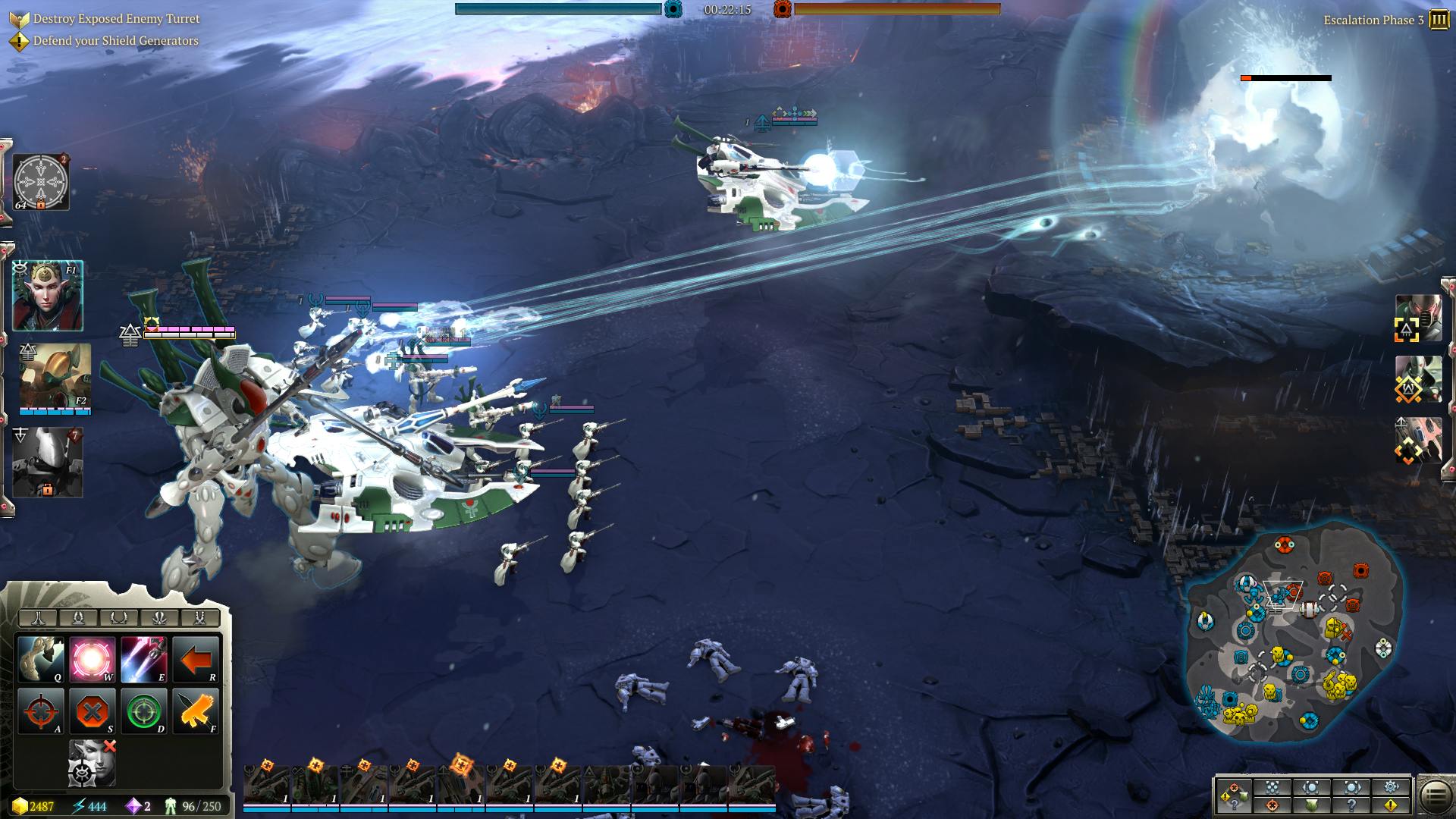Click the red octagon stop command
The height and width of the screenshot is (819, 1456).
[x=93, y=711]
